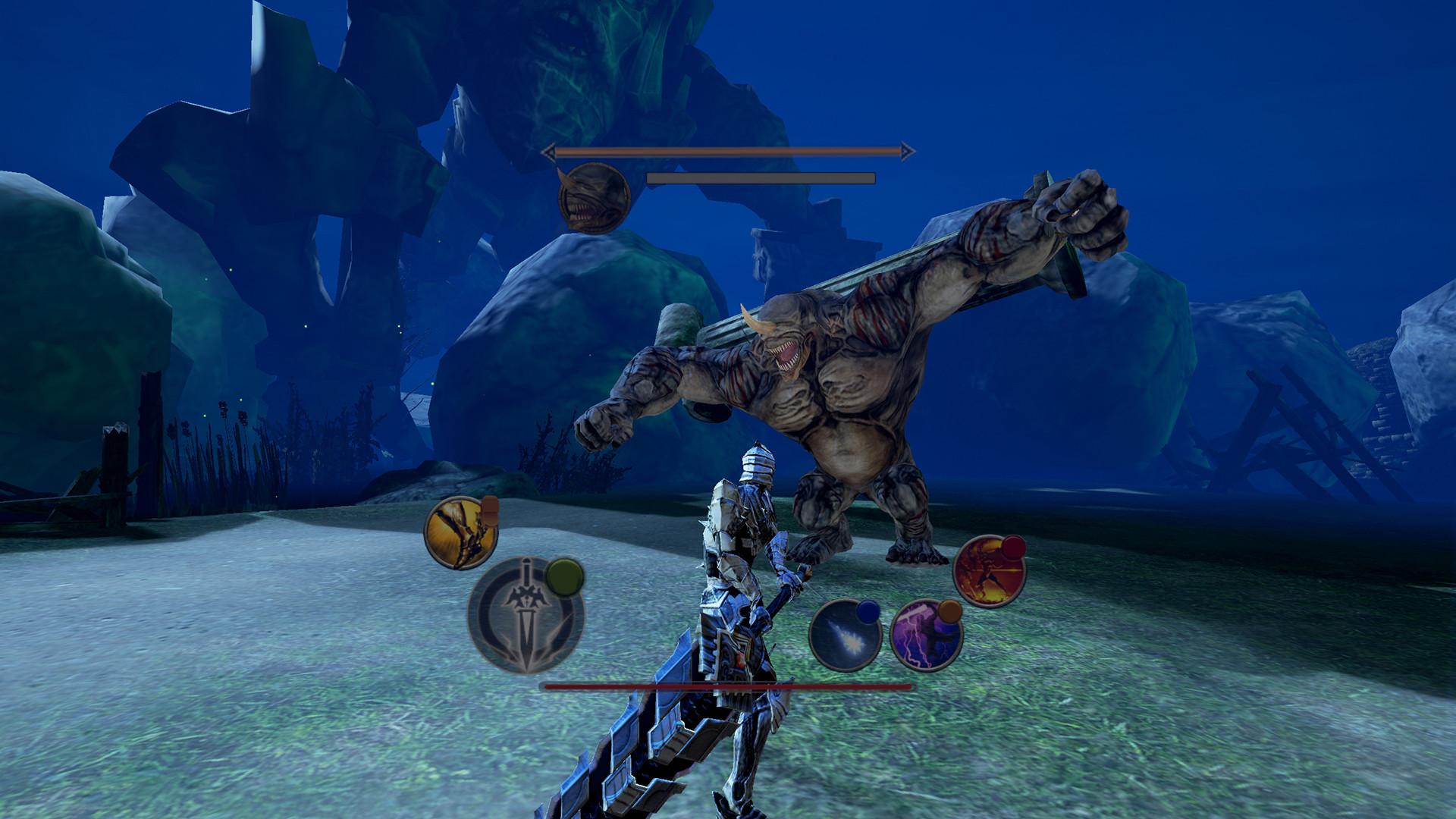The image size is (1456, 819).
Task: Cast the purple lightning ability
Action: coord(925,635)
